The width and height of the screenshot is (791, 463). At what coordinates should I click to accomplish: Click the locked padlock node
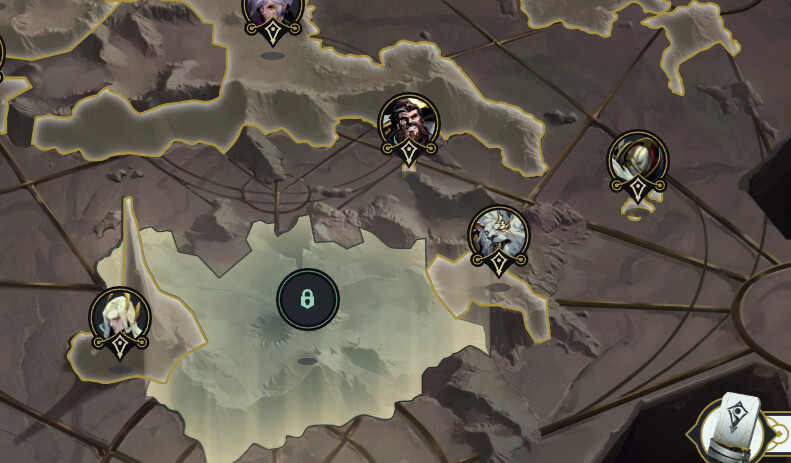(x=308, y=298)
